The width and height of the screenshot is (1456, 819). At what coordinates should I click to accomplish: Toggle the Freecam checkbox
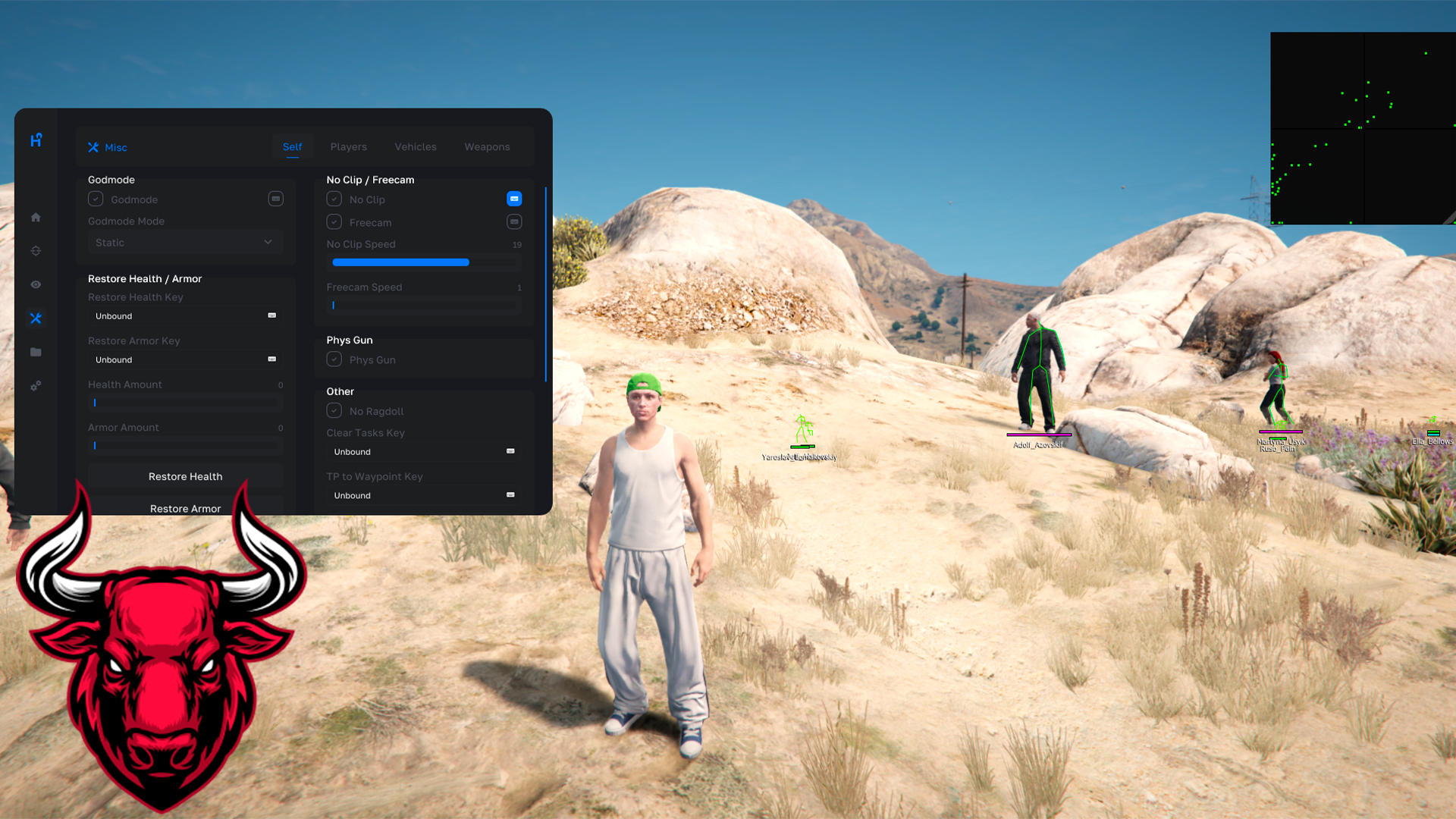click(x=334, y=222)
